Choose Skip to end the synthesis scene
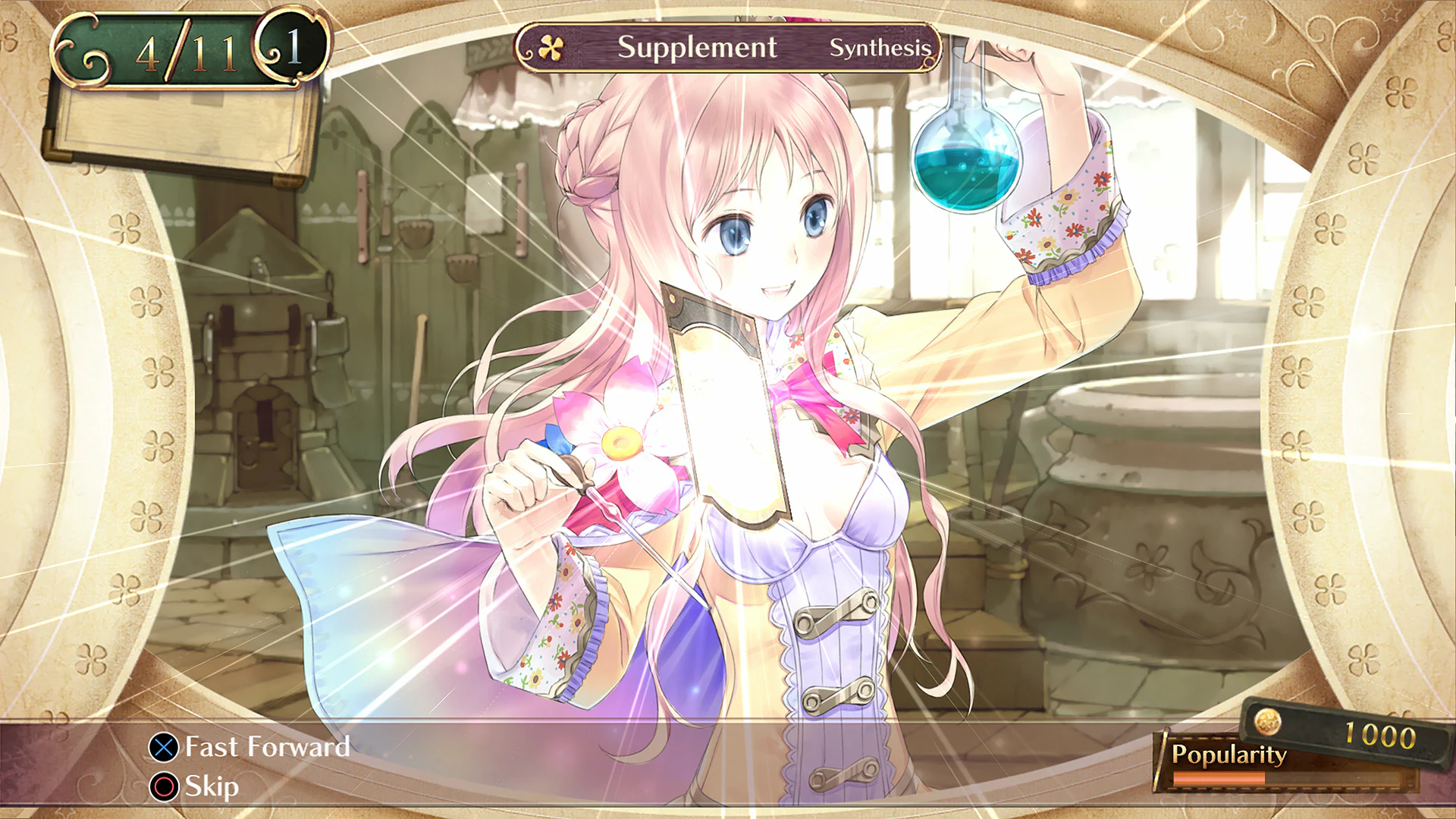The image size is (1456, 819). [210, 786]
